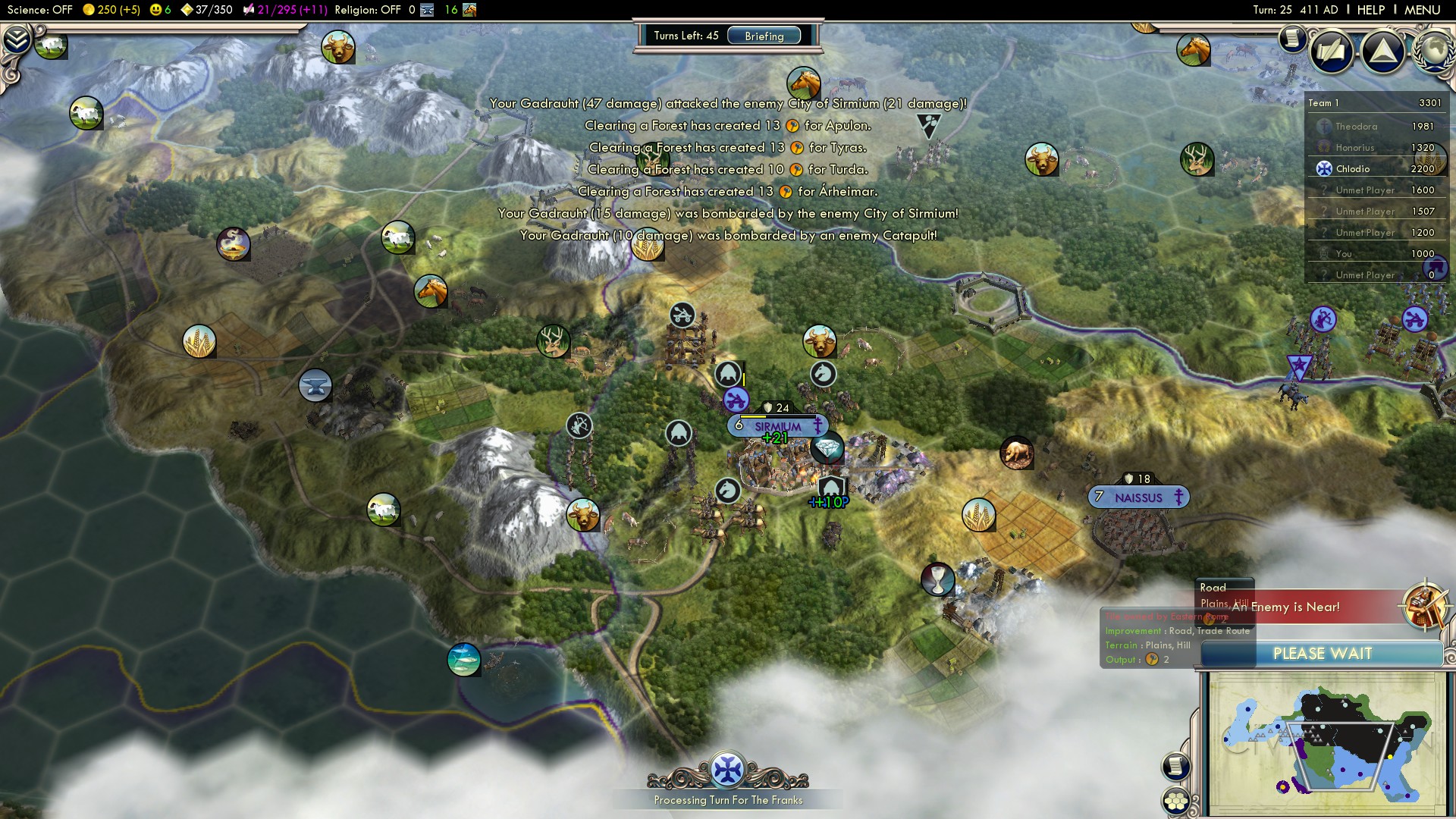Click the scroll and quill round button
1456x819 pixels.
1332,52
